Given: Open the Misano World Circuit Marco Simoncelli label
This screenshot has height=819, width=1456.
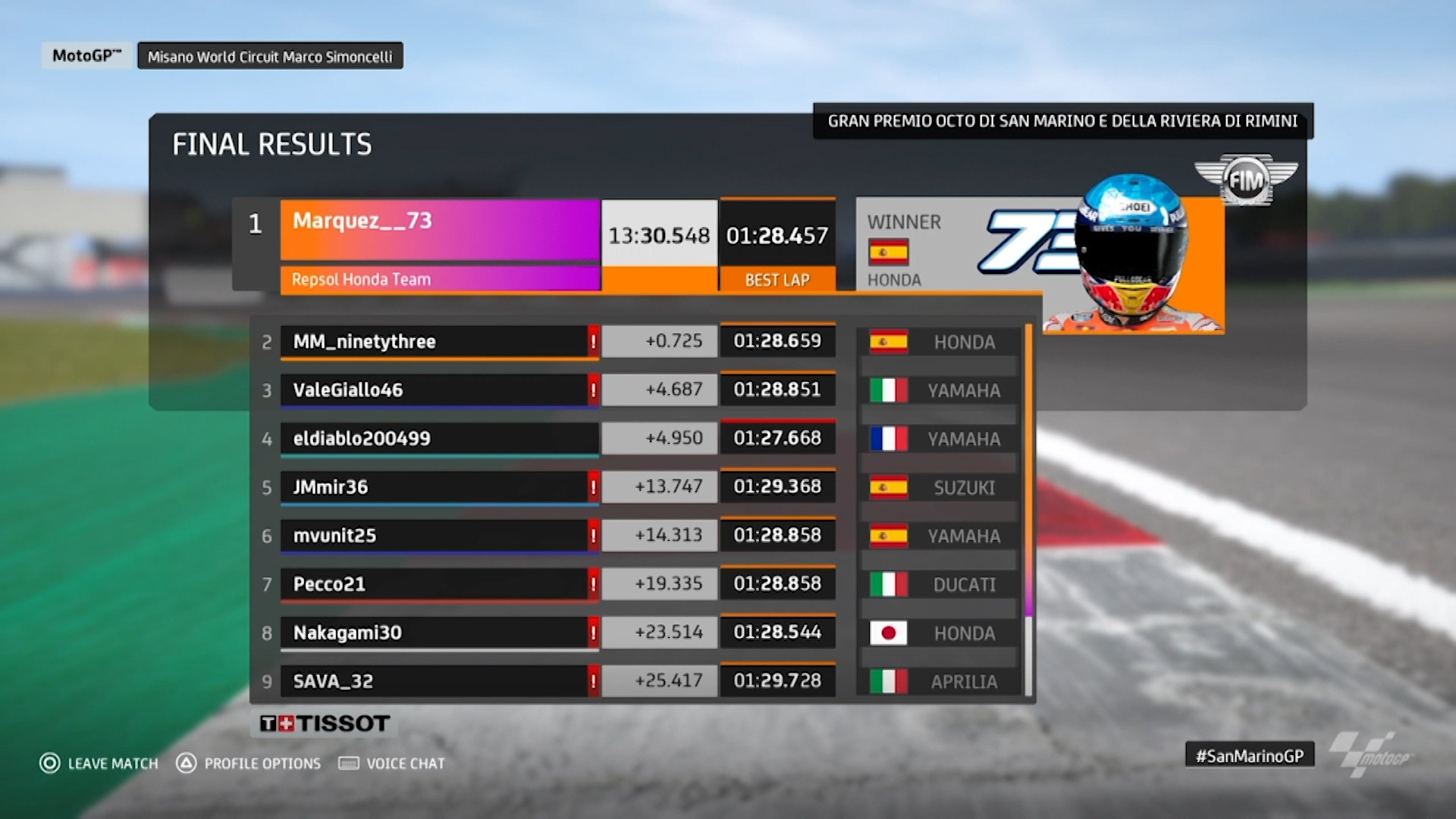Looking at the screenshot, I should pos(270,55).
